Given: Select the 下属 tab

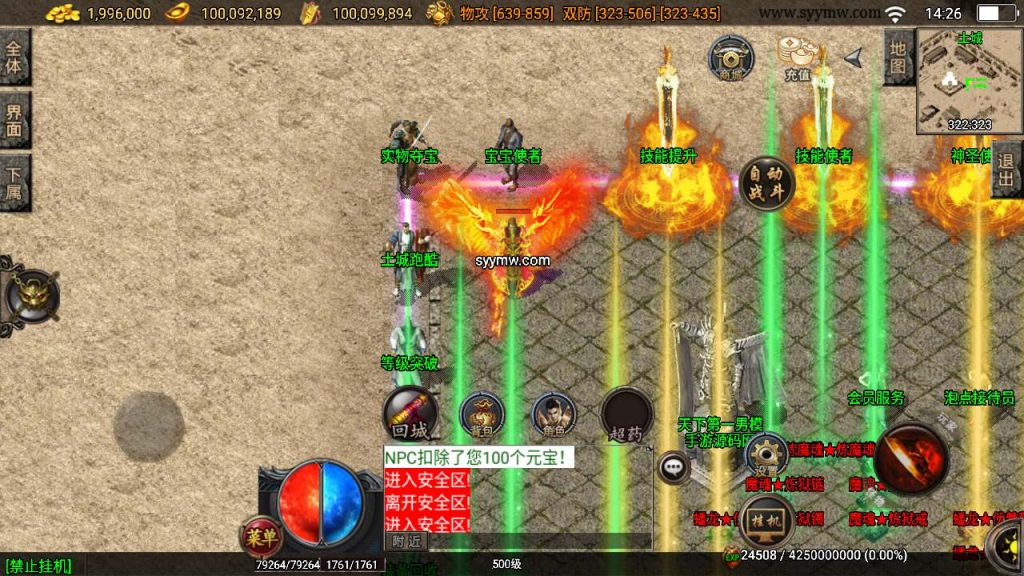Looking at the screenshot, I should click(14, 182).
